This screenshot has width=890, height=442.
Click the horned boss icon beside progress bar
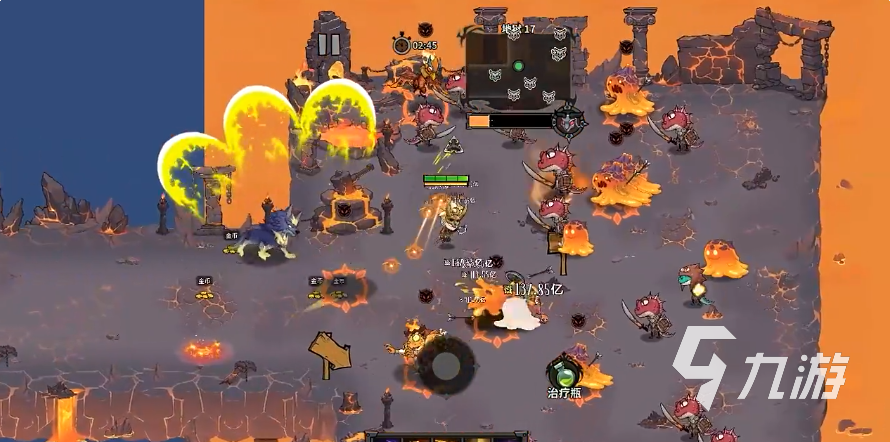click(568, 121)
